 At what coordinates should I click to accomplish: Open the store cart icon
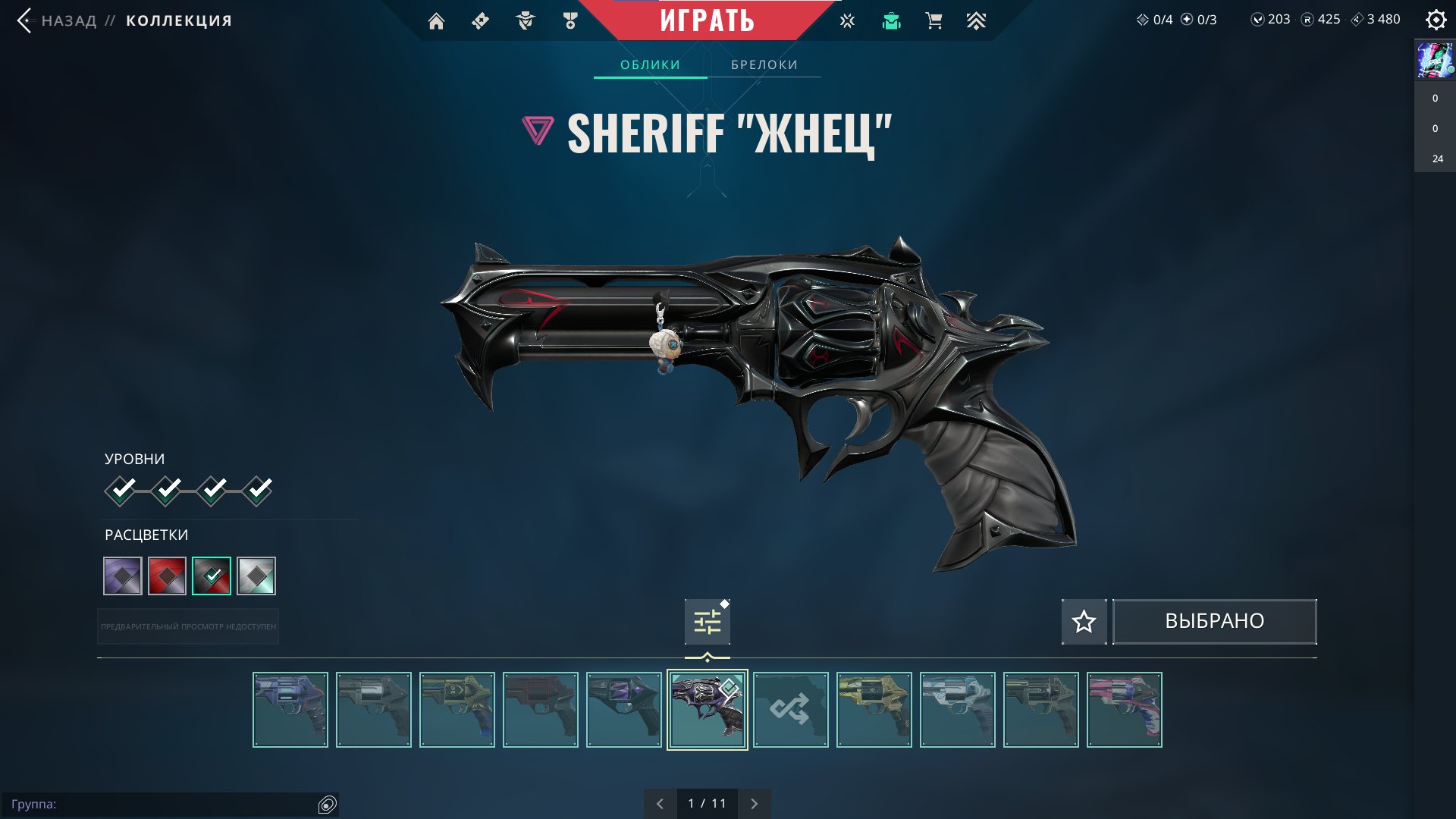click(x=934, y=21)
